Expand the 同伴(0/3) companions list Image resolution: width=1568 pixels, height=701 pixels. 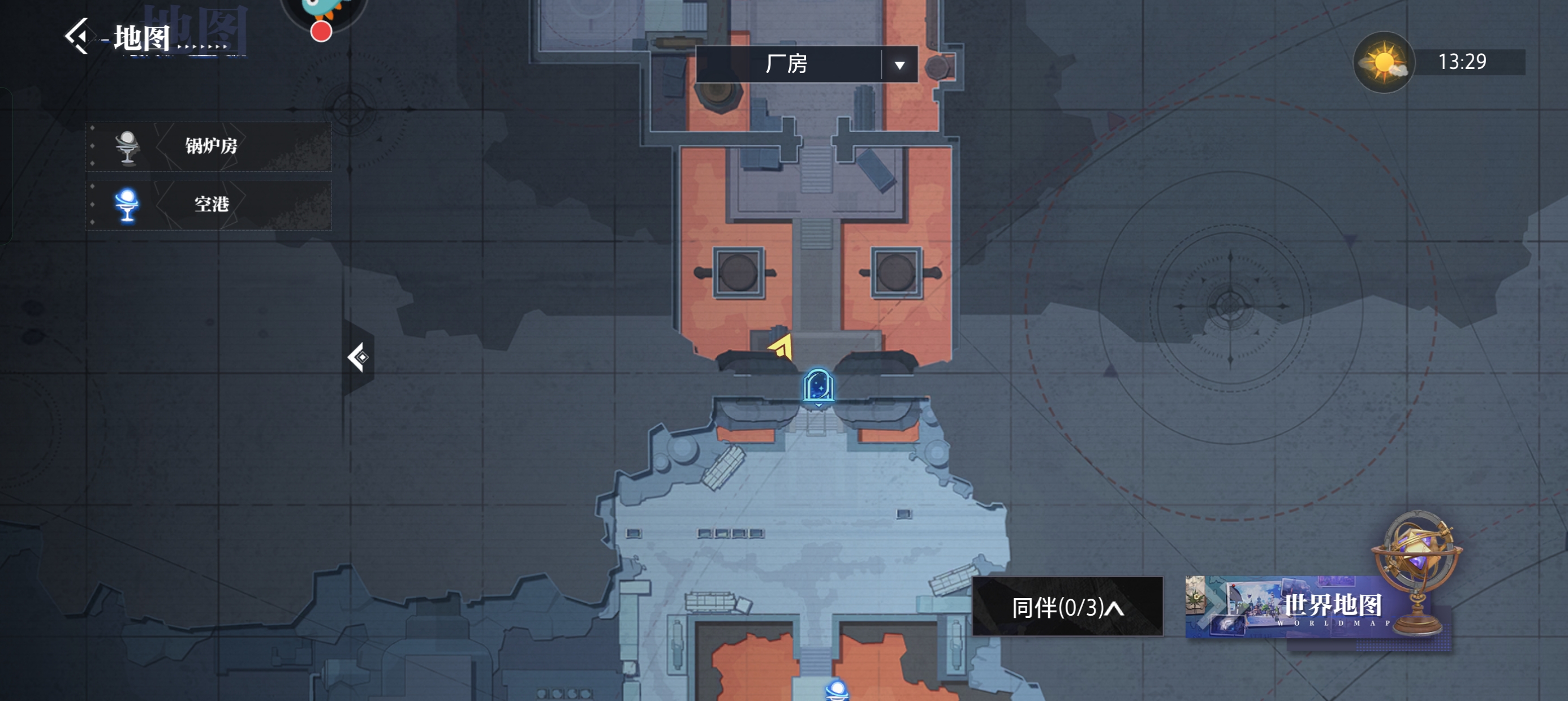pyautogui.click(x=1066, y=607)
